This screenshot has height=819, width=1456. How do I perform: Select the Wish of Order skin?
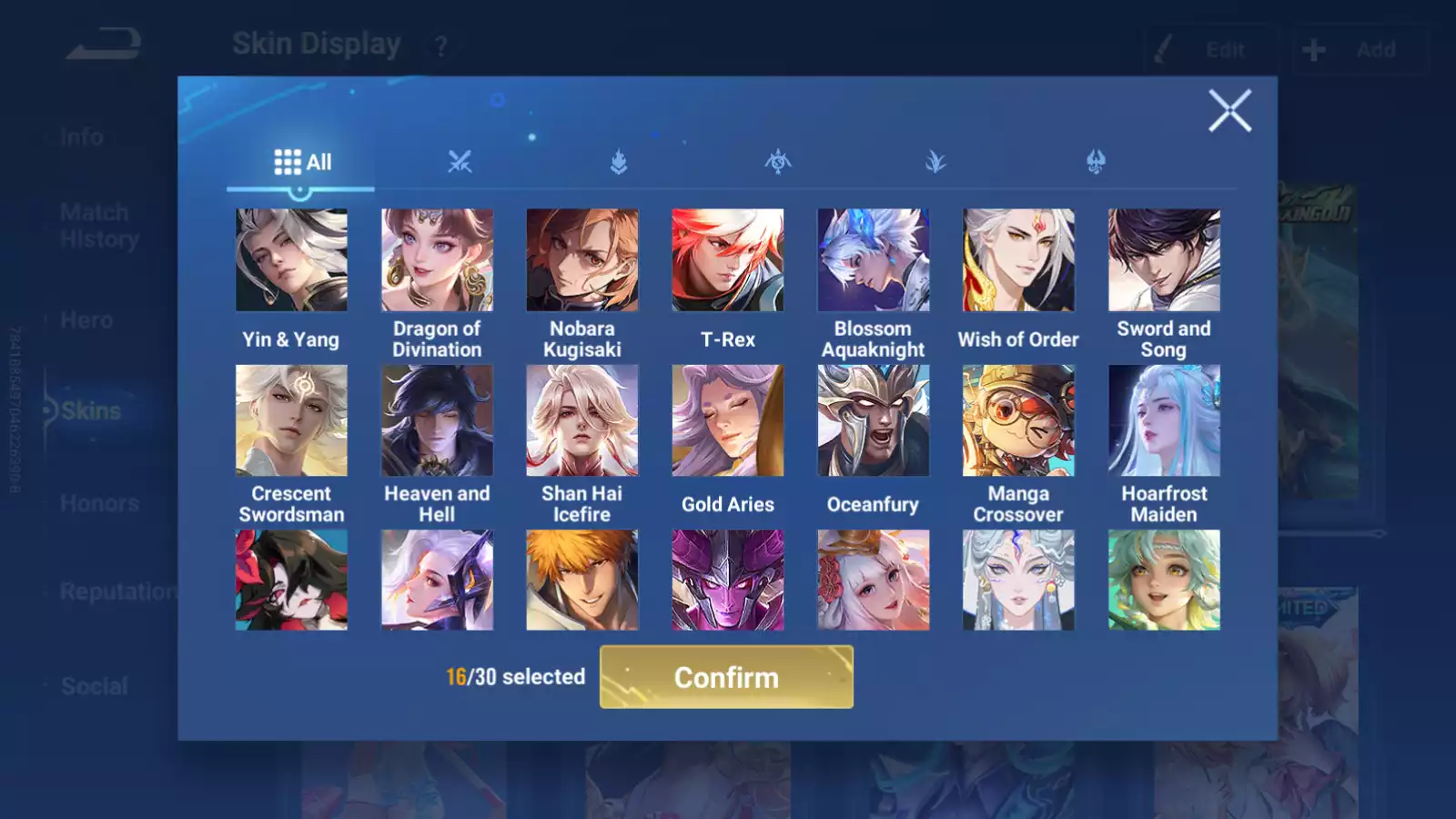click(1018, 260)
